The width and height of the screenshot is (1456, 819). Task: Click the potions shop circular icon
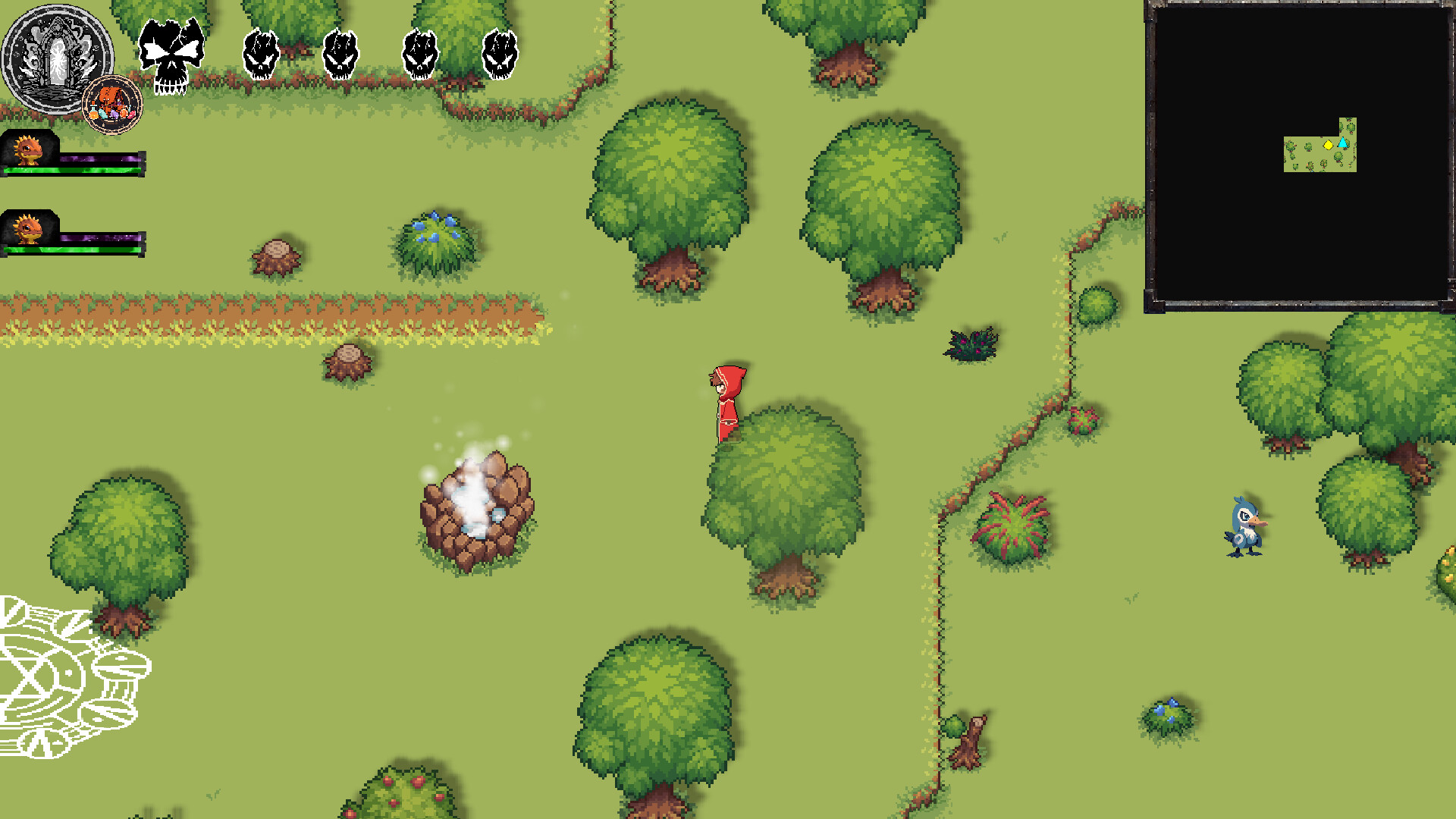point(111,102)
